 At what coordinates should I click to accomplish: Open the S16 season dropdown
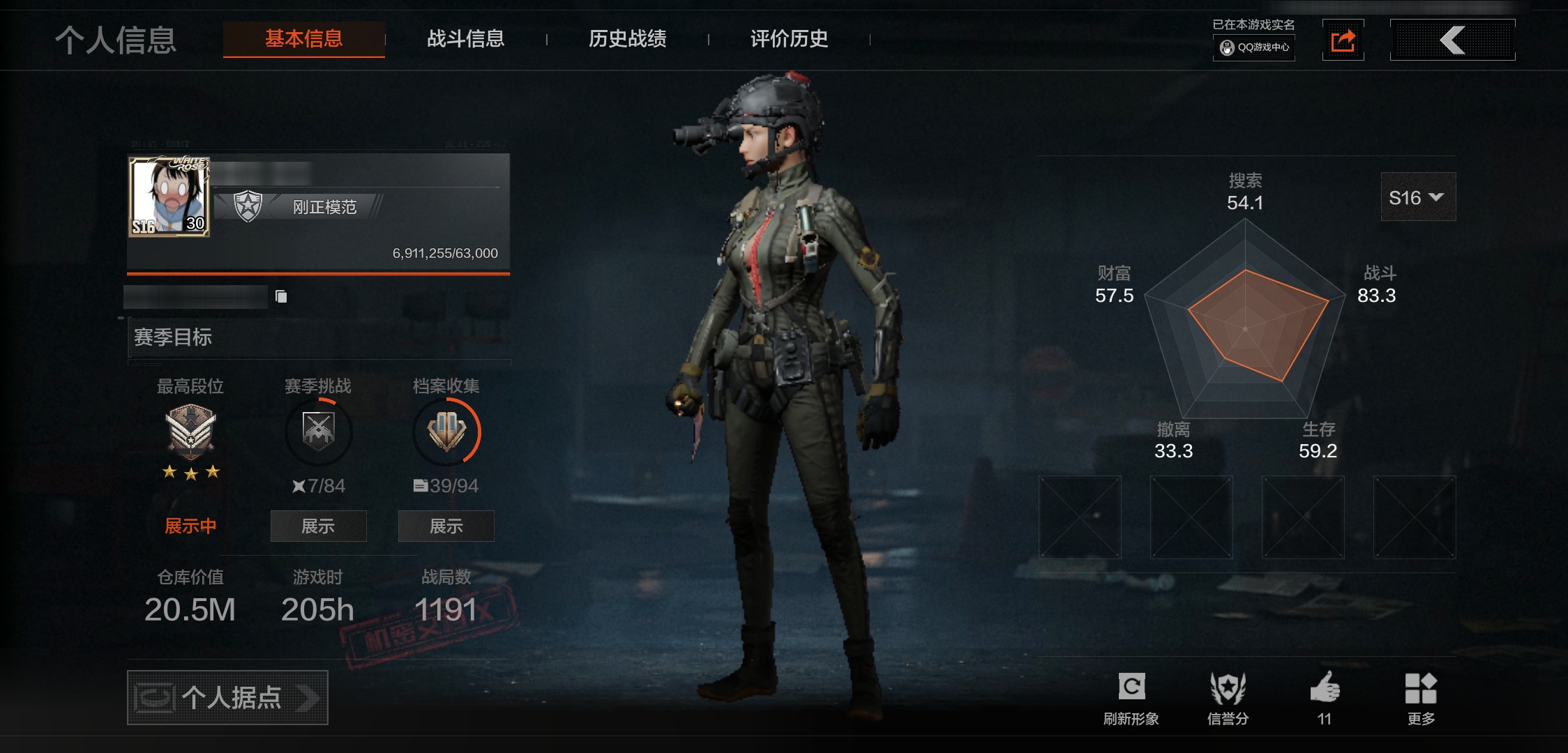click(1417, 197)
